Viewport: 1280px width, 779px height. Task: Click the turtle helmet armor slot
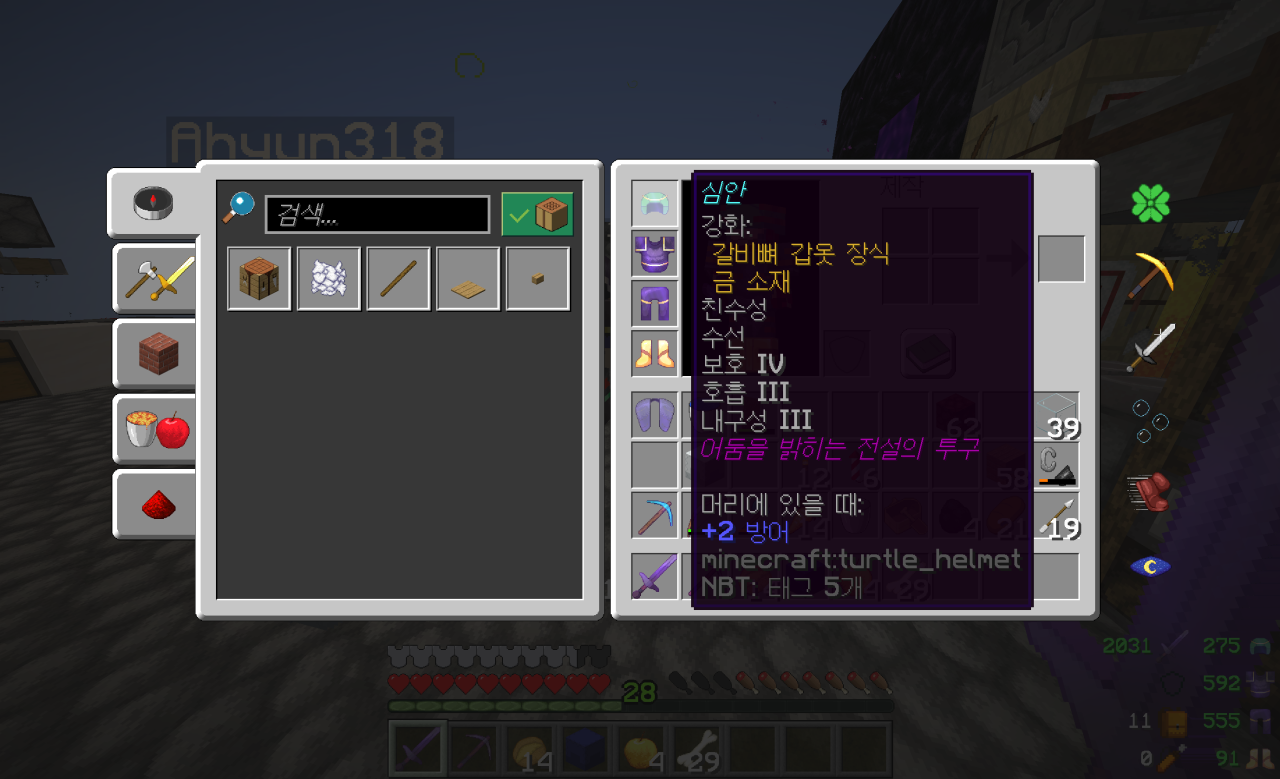tap(655, 204)
